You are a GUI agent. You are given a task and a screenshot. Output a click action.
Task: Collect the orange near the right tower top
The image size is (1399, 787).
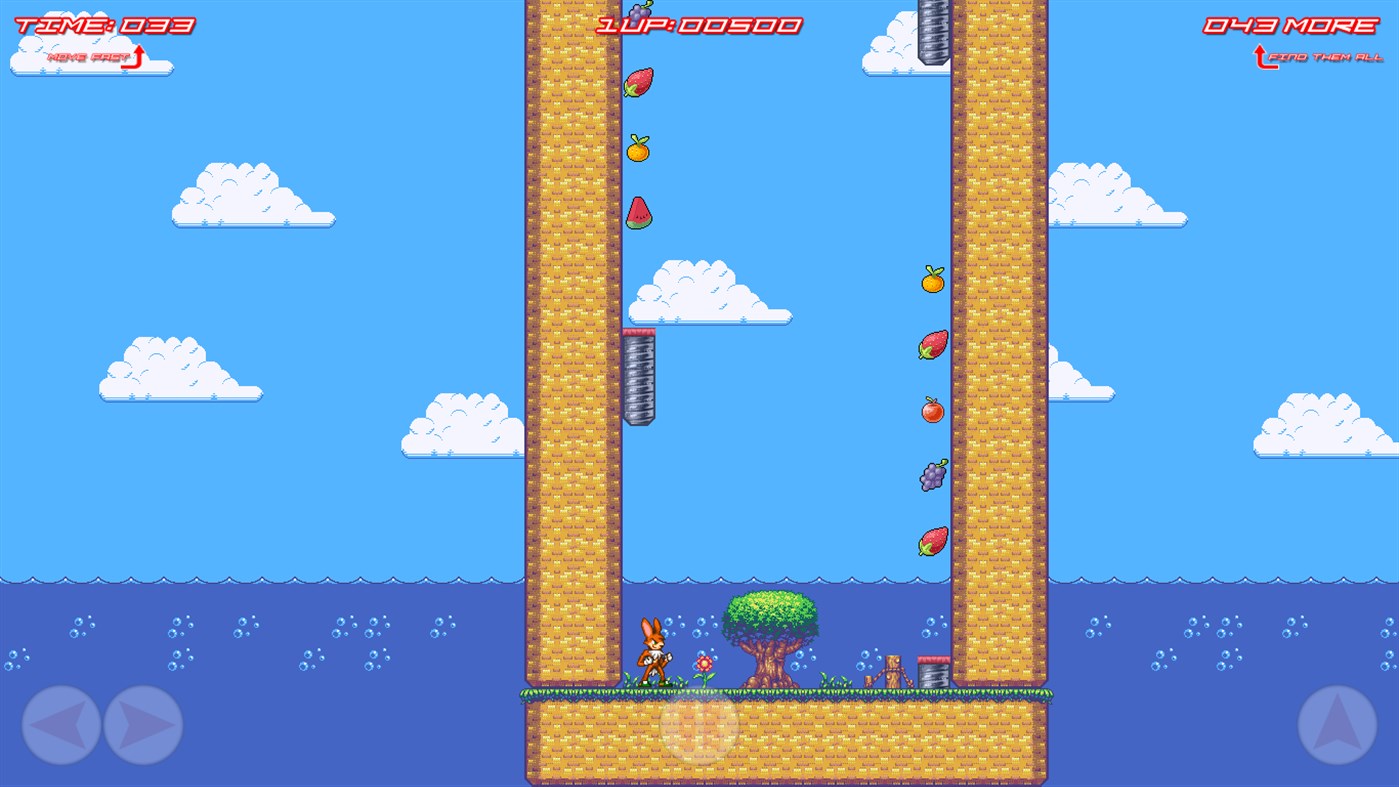(929, 283)
